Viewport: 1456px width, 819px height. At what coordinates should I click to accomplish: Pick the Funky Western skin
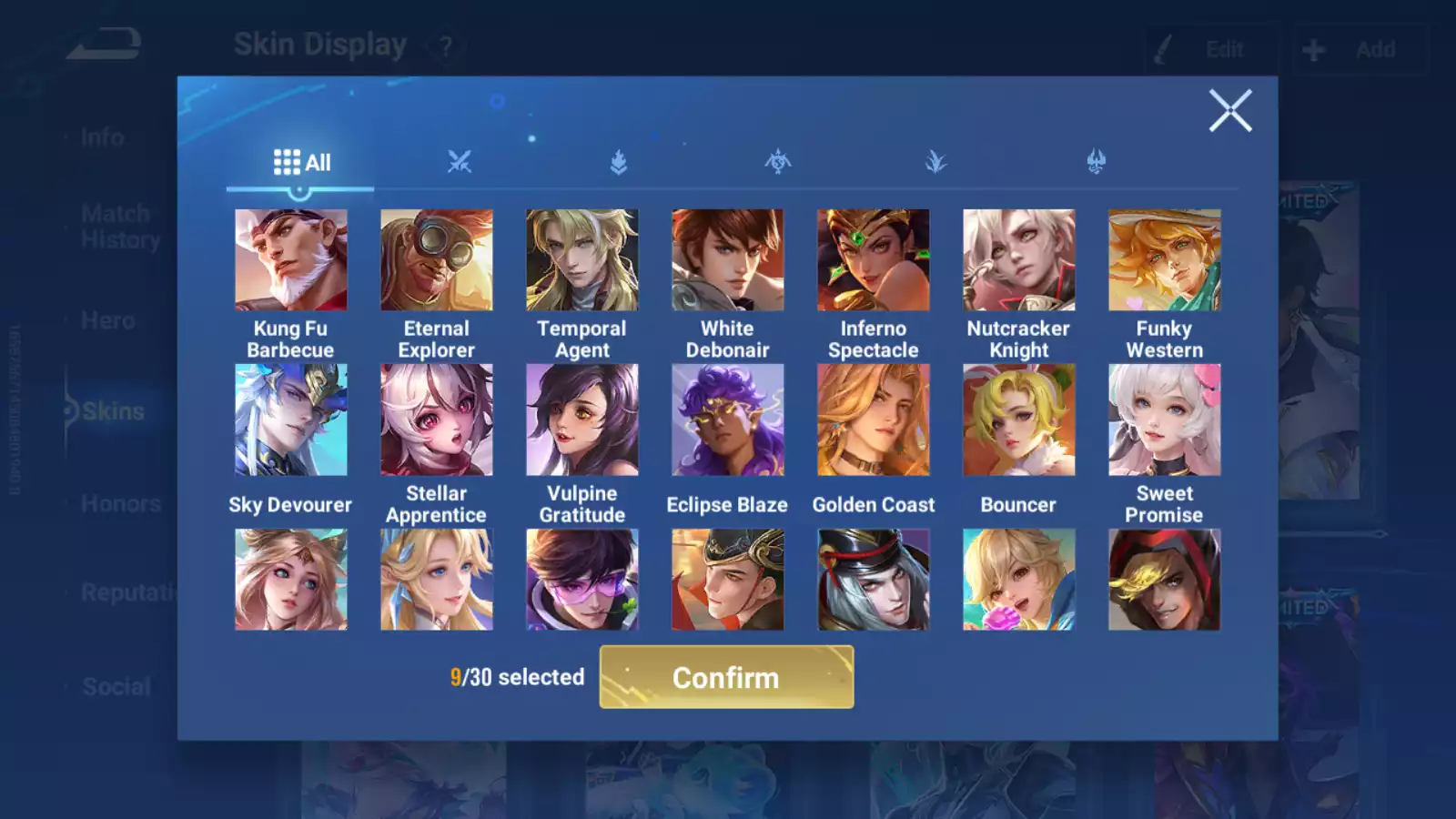[1164, 260]
